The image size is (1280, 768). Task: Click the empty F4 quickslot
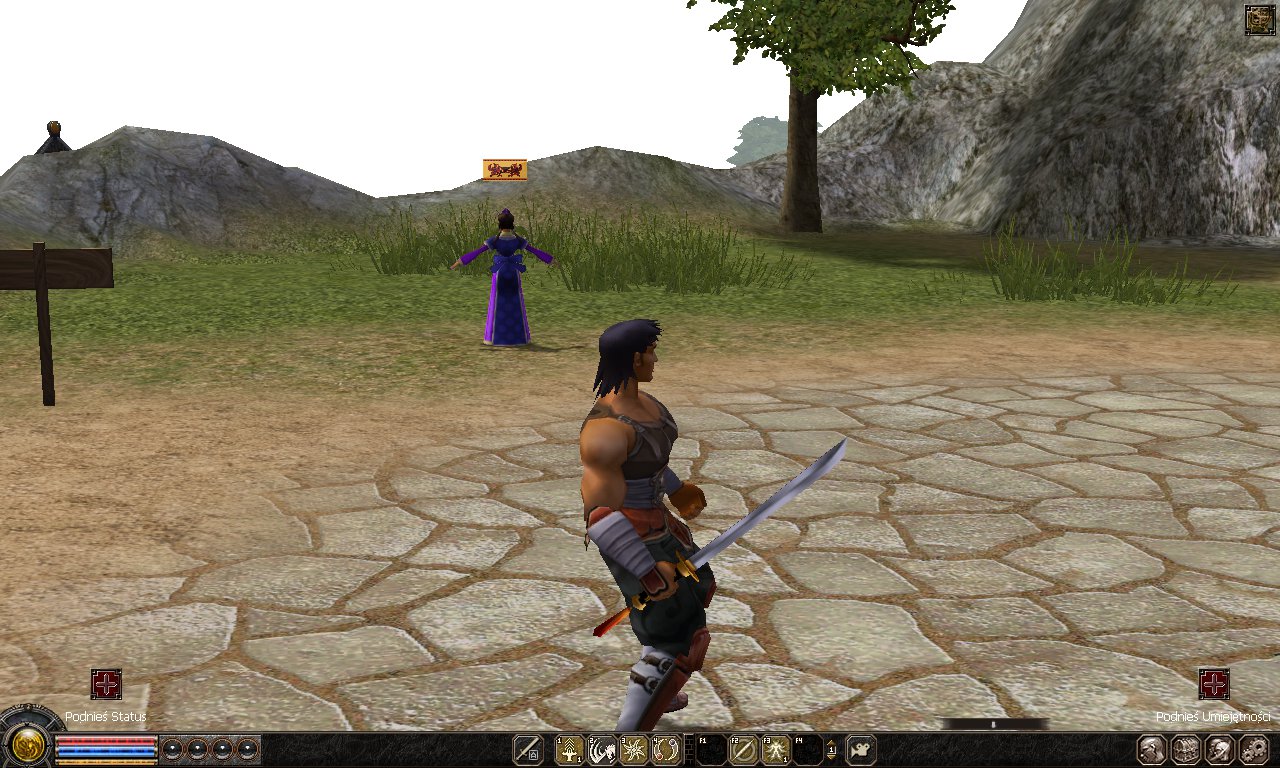[x=808, y=748]
